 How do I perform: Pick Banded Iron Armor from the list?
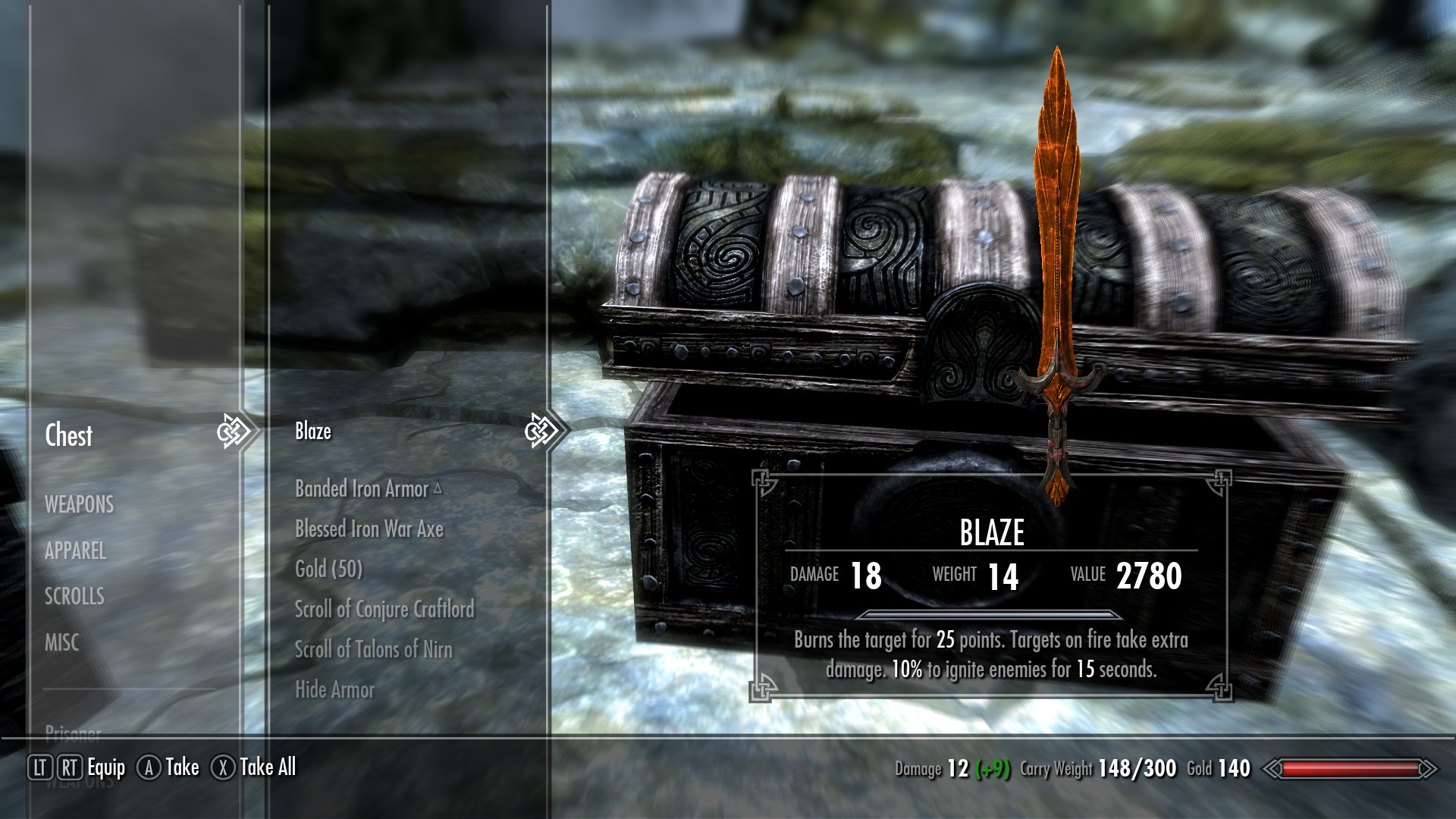point(362,489)
